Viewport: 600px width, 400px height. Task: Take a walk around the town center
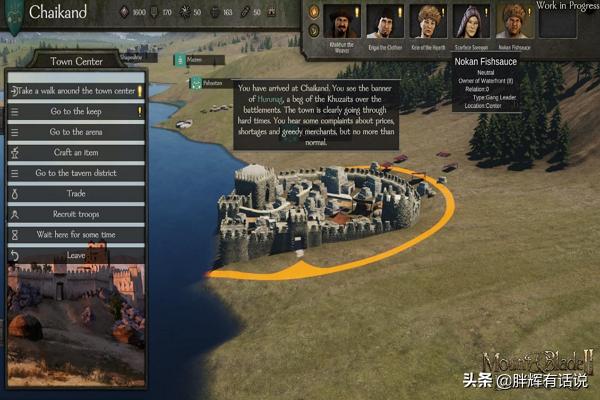click(x=77, y=91)
